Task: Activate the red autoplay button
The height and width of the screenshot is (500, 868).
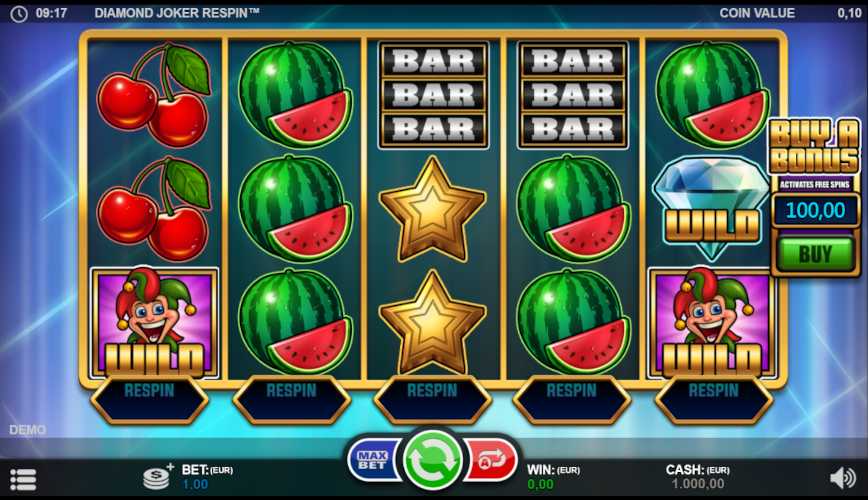Action: pos(492,461)
